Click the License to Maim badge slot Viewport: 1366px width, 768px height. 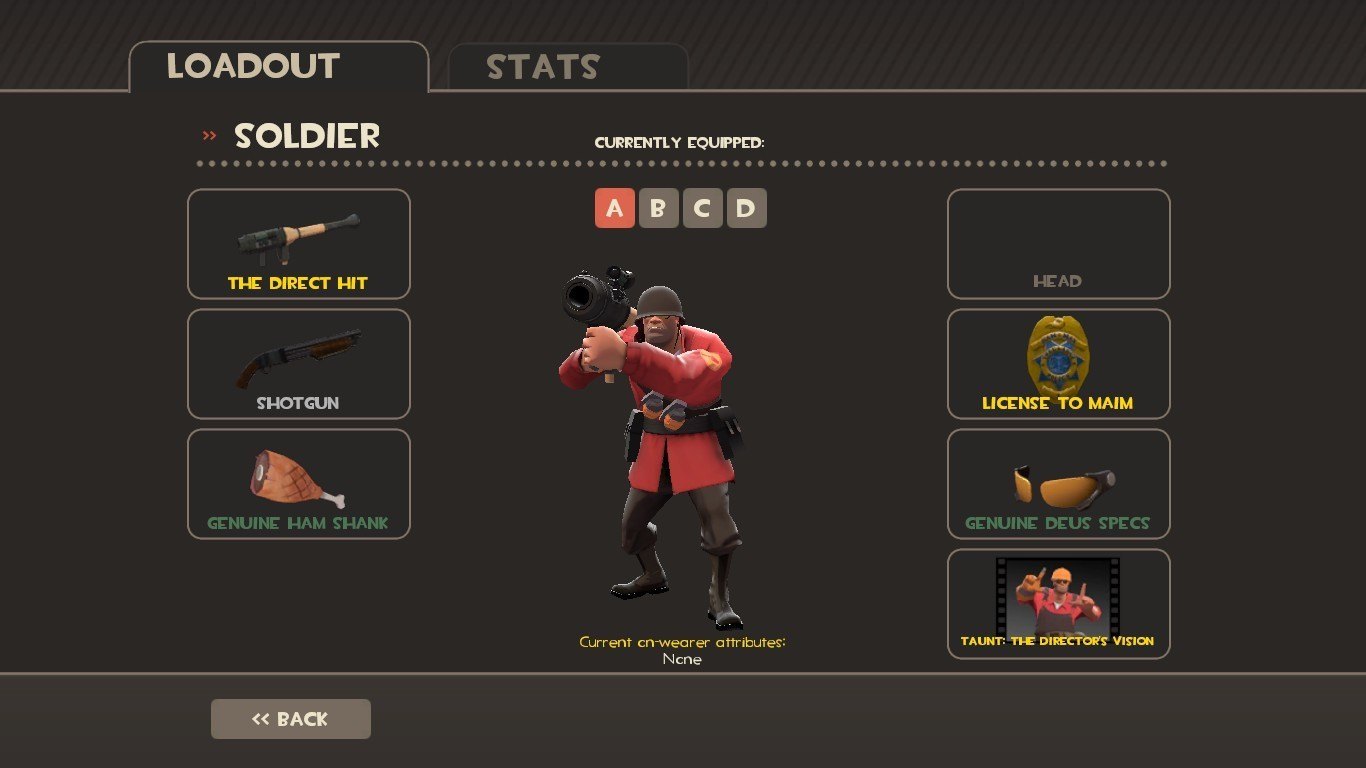(x=1058, y=364)
